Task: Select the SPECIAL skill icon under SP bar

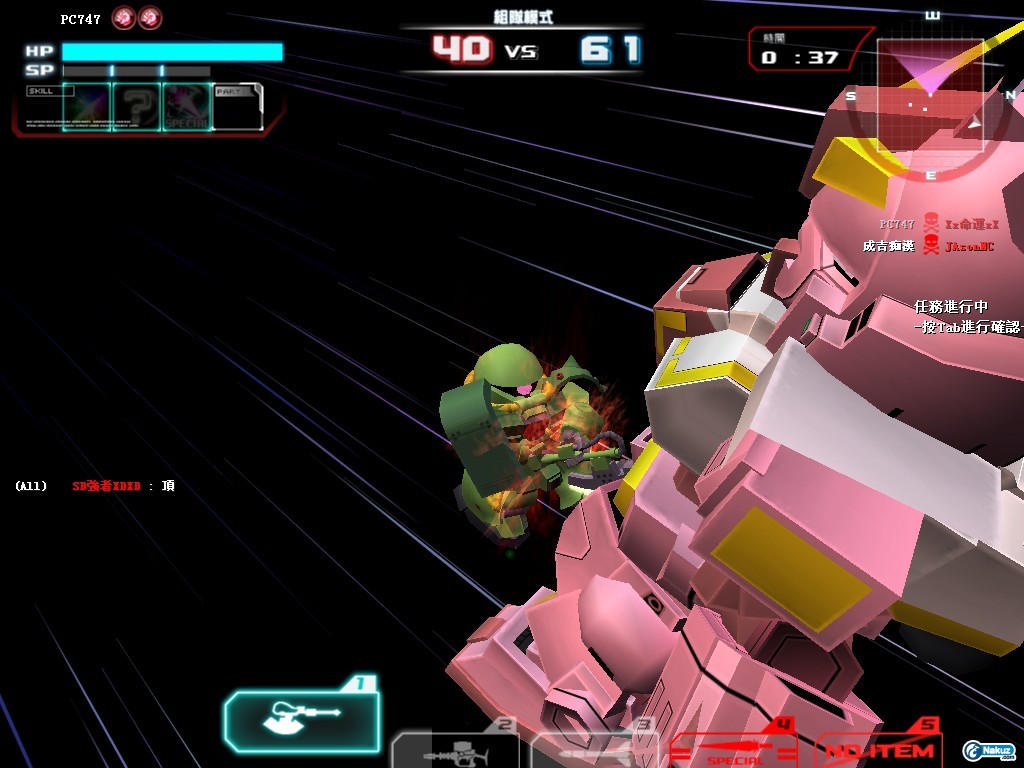Action: tap(187, 107)
